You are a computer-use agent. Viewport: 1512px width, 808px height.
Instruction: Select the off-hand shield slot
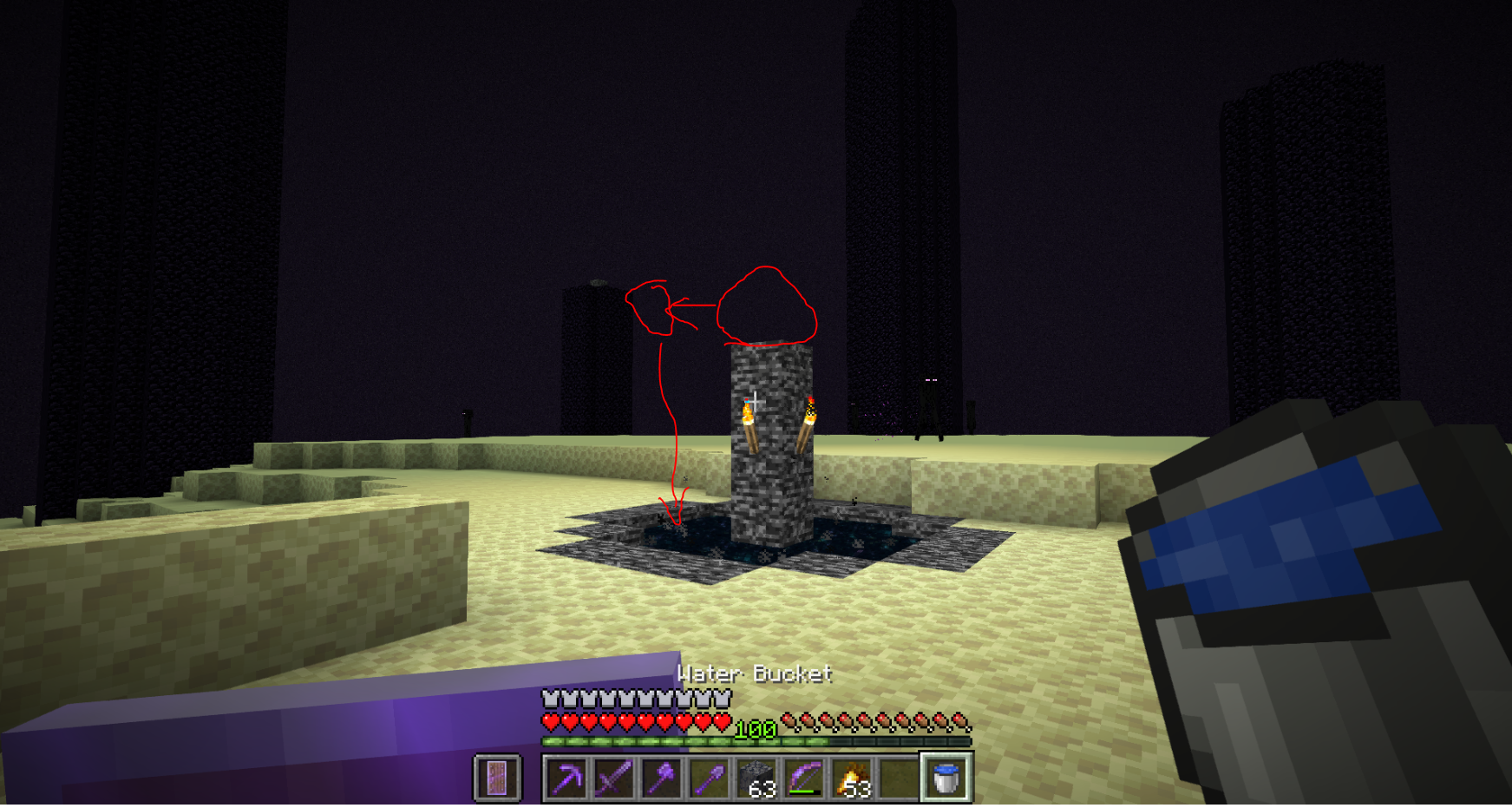497,778
